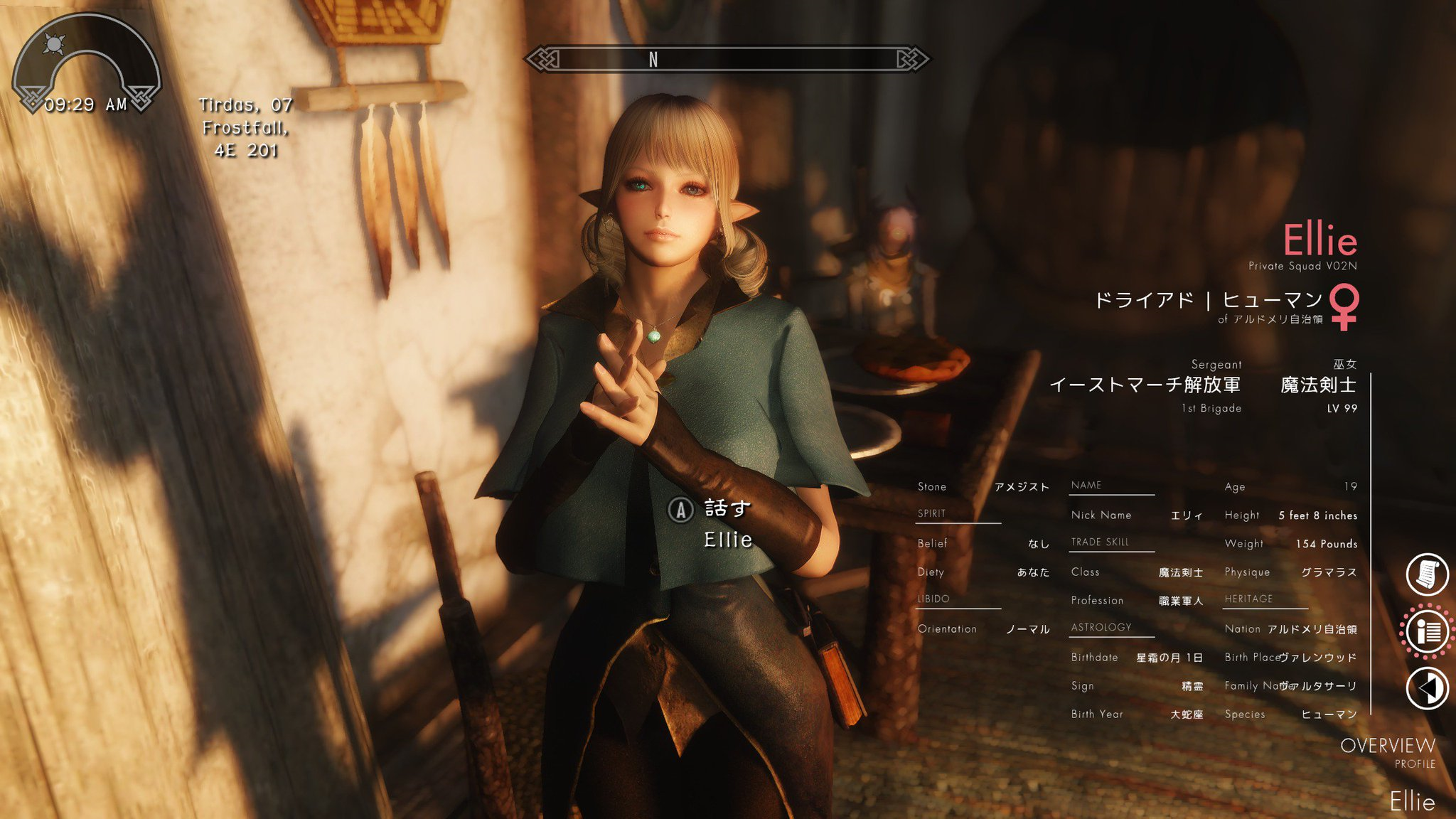Click the left-arrow back icon
This screenshot has width=1456, height=819.
tap(1427, 687)
